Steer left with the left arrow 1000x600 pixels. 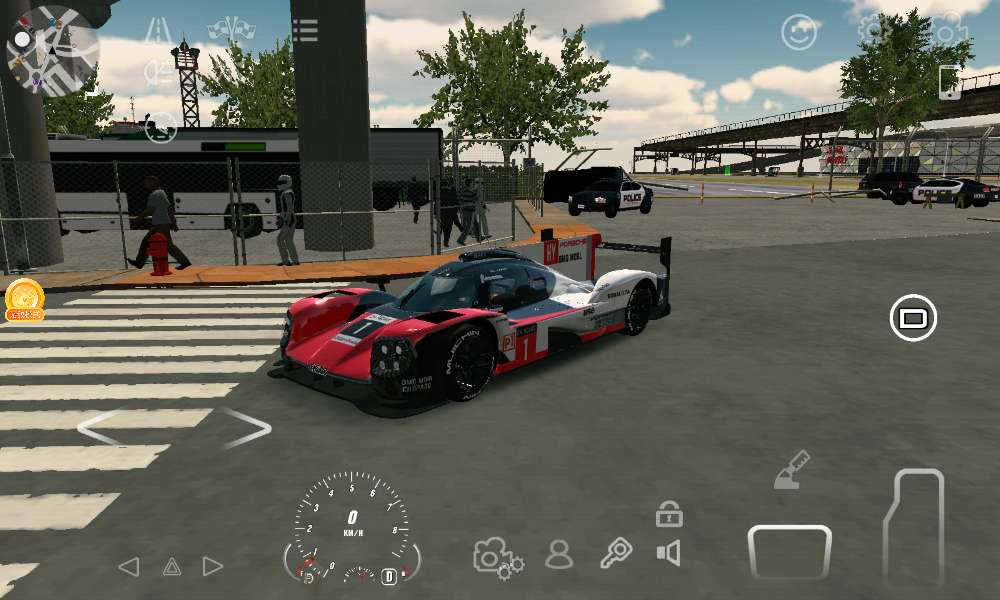click(x=102, y=427)
